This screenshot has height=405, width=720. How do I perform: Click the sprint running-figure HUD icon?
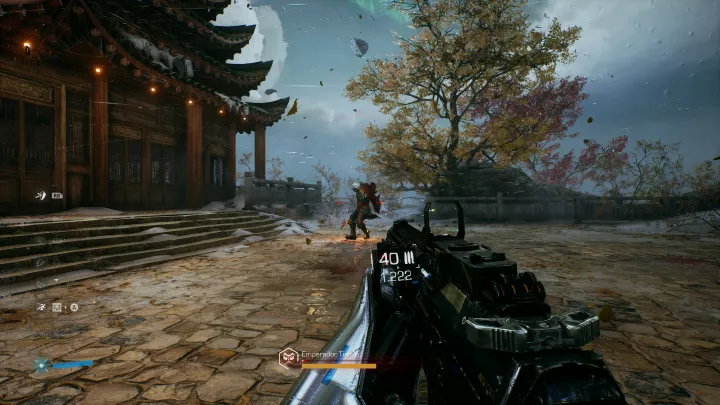(x=41, y=307)
